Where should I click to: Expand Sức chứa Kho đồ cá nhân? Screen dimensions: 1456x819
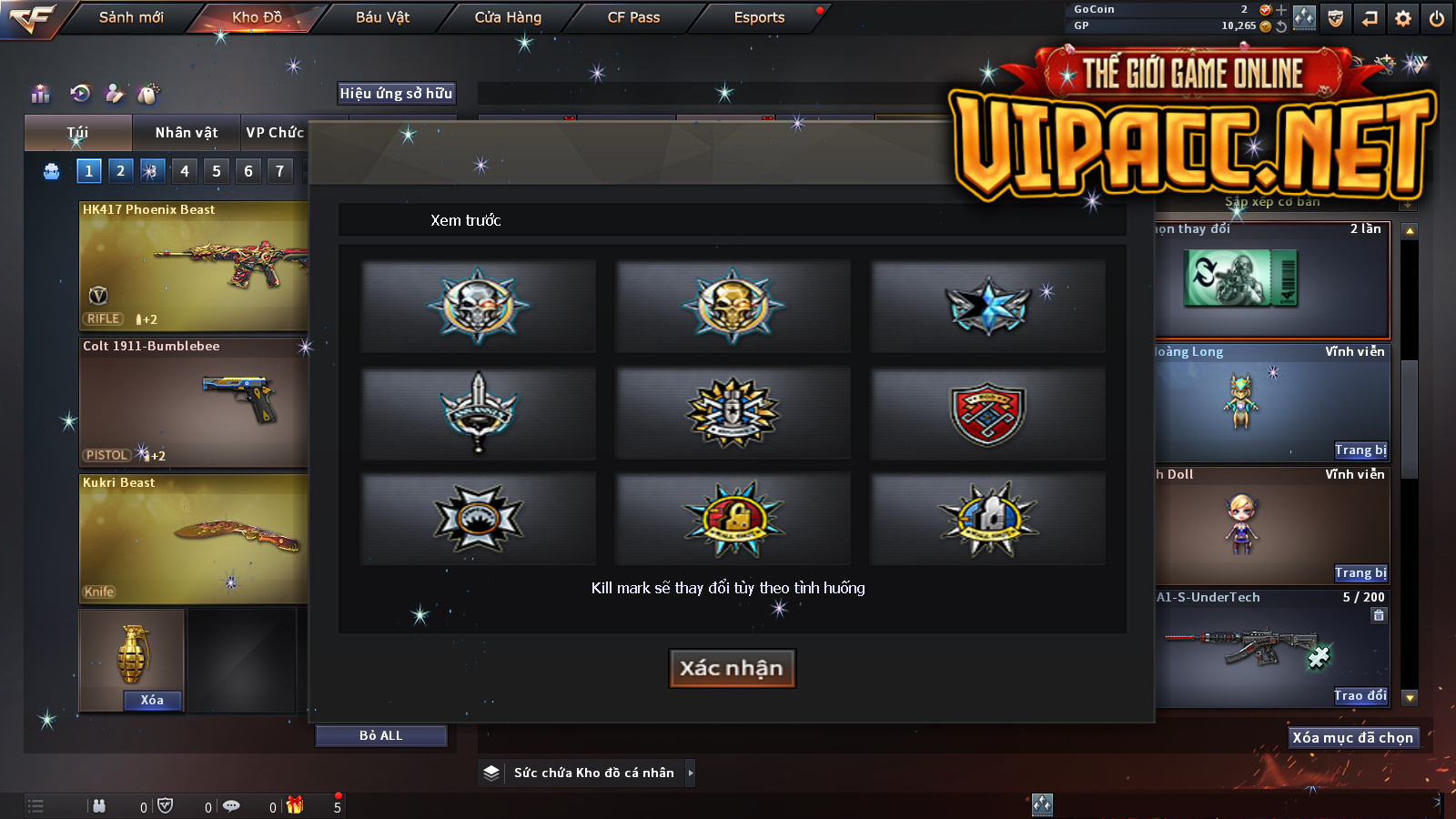point(691,773)
